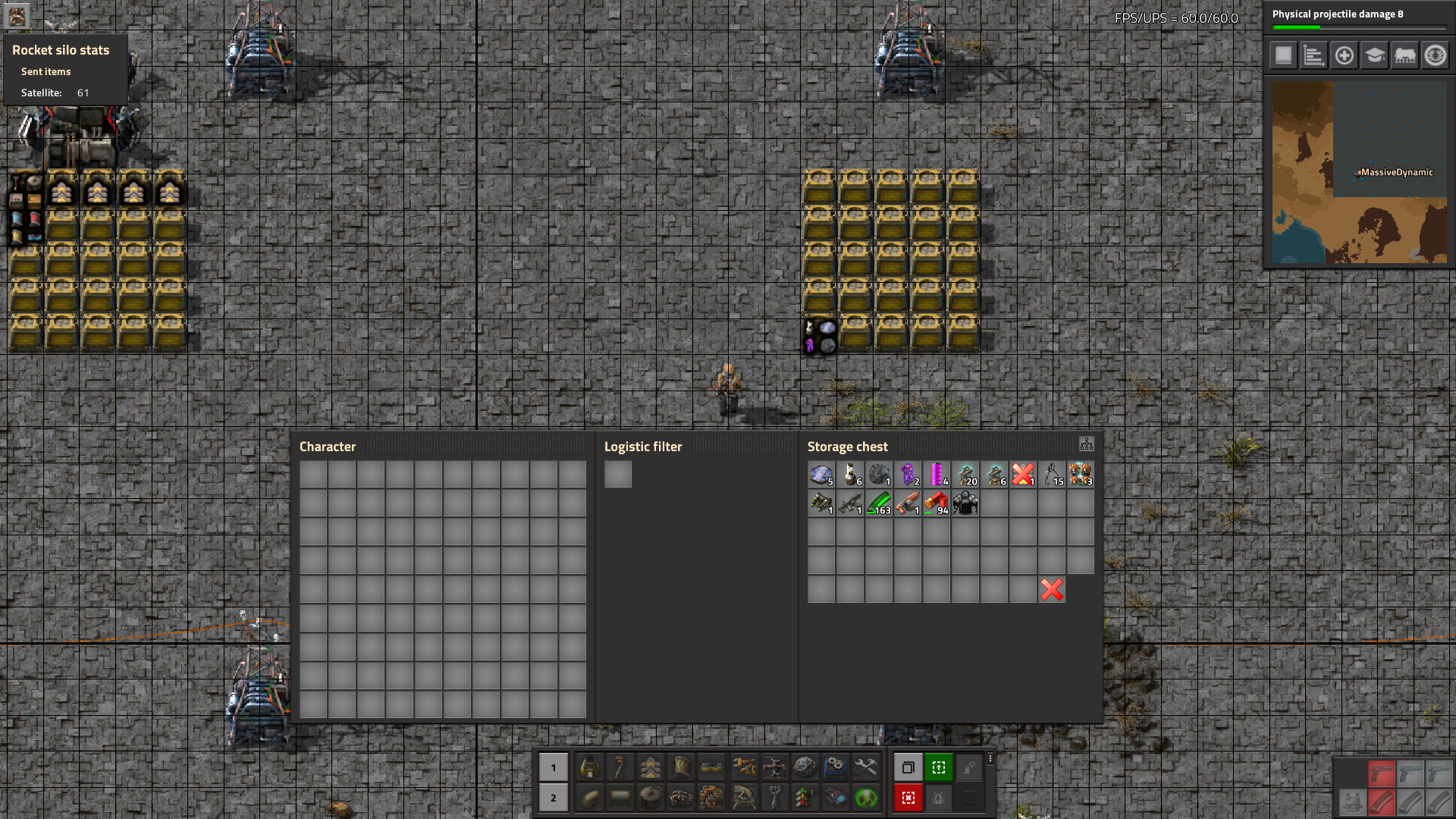Open the storage chest circuit network settings
The image size is (1456, 819).
[1087, 442]
